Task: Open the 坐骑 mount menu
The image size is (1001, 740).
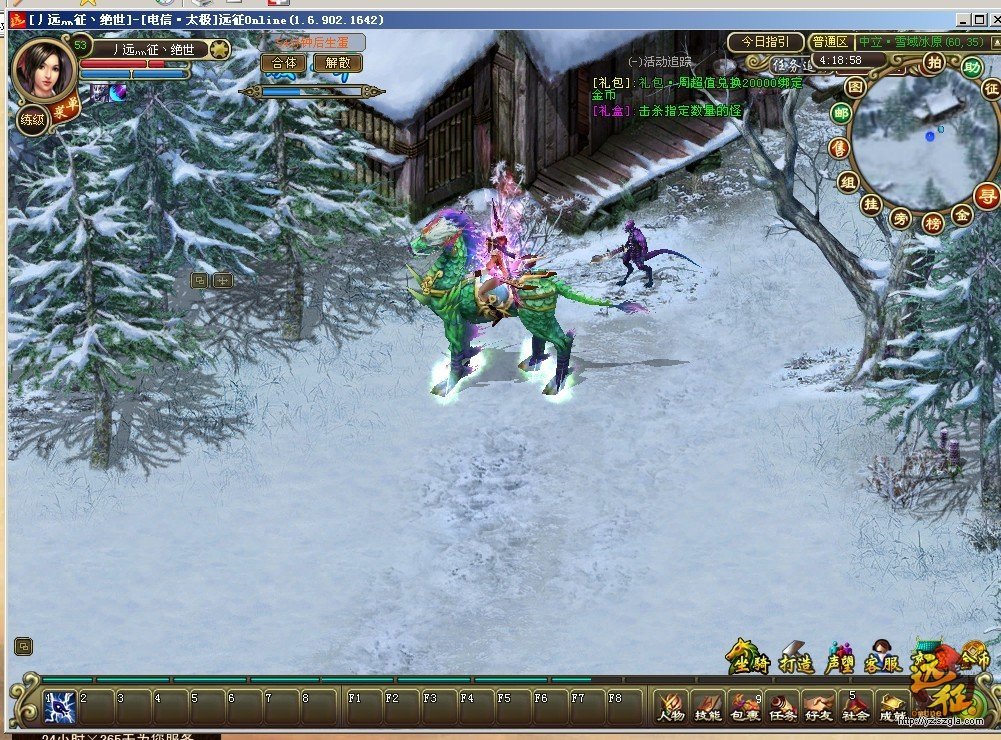Action: tap(749, 658)
